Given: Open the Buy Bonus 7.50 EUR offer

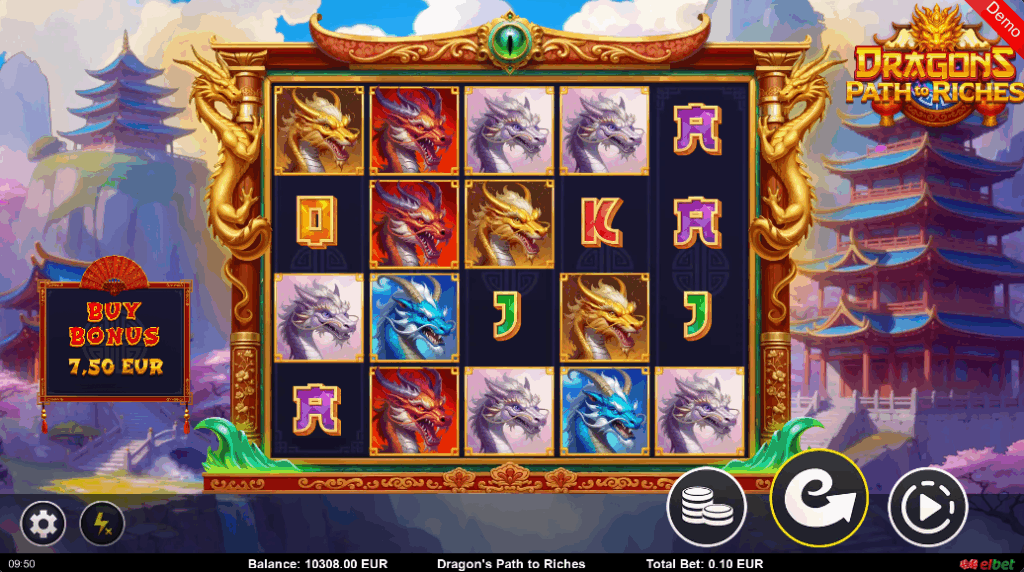Looking at the screenshot, I should pyautogui.click(x=114, y=340).
